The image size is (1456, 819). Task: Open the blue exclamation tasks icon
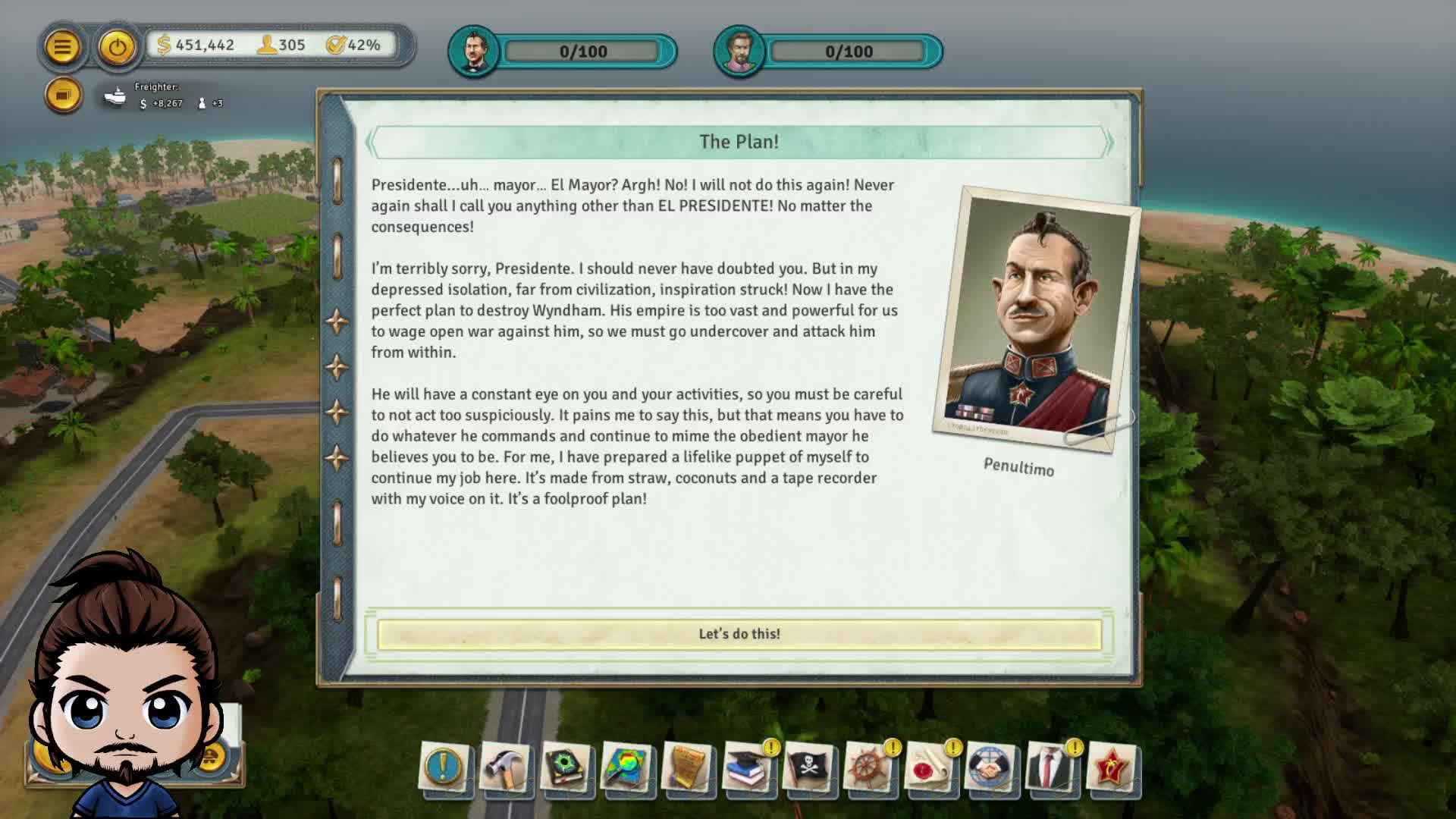coord(444,767)
